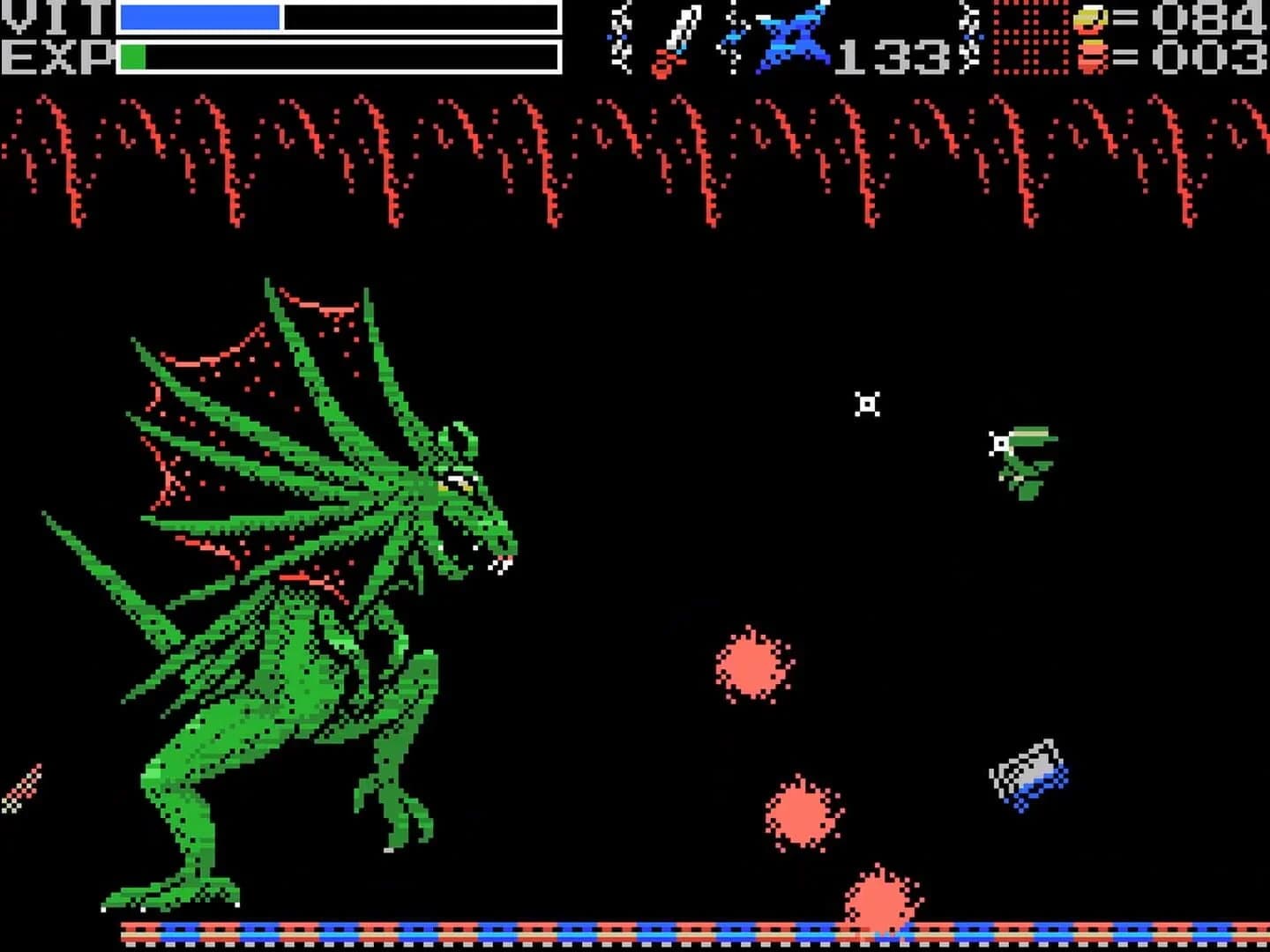This screenshot has width=1270, height=952.
Task: Click the green EXP progress bar
Action: point(134,55)
